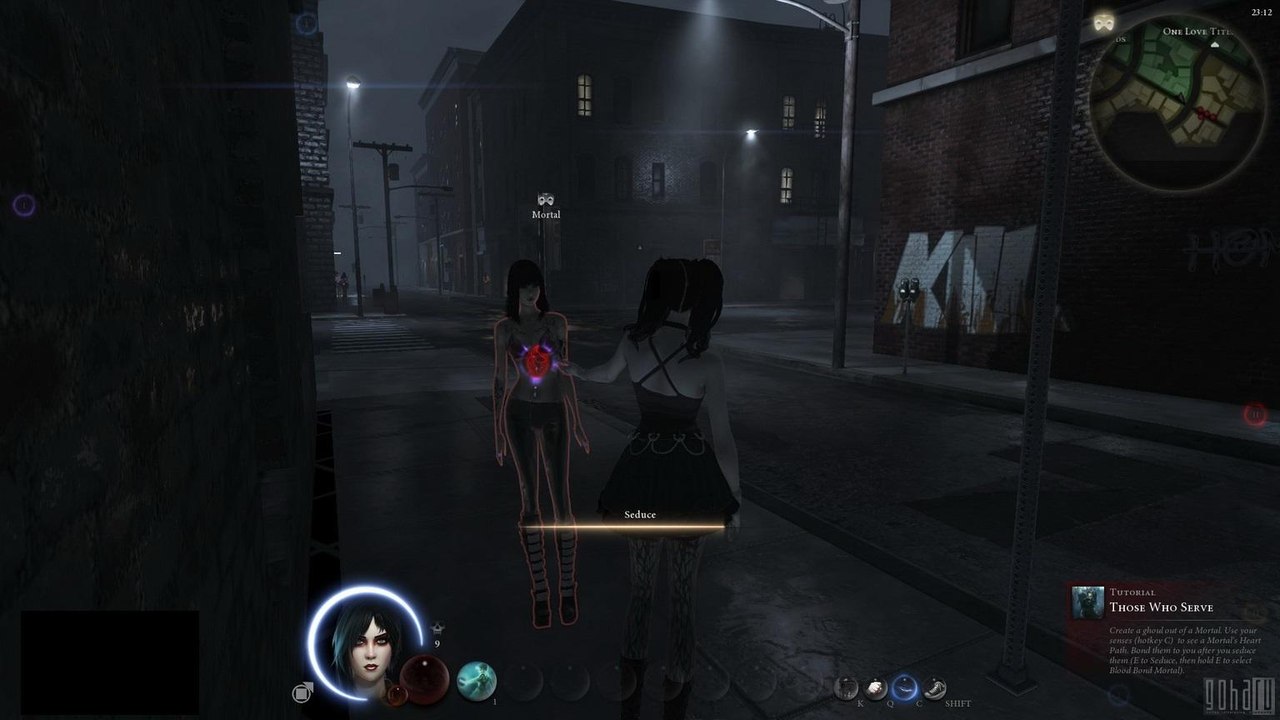Toggle the sprint shoe ability icon

coord(934,687)
